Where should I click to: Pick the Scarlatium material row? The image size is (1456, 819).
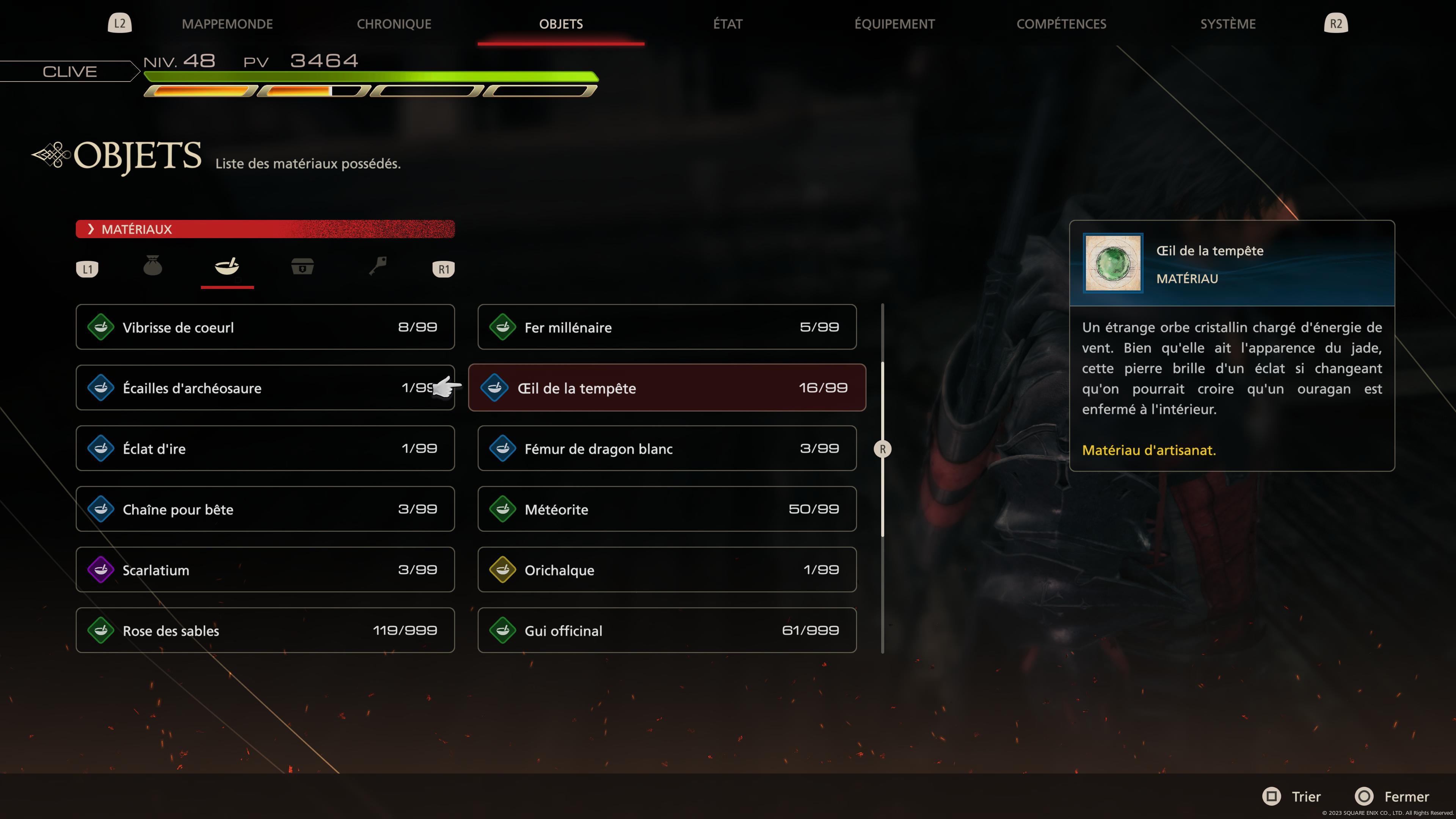(x=265, y=570)
